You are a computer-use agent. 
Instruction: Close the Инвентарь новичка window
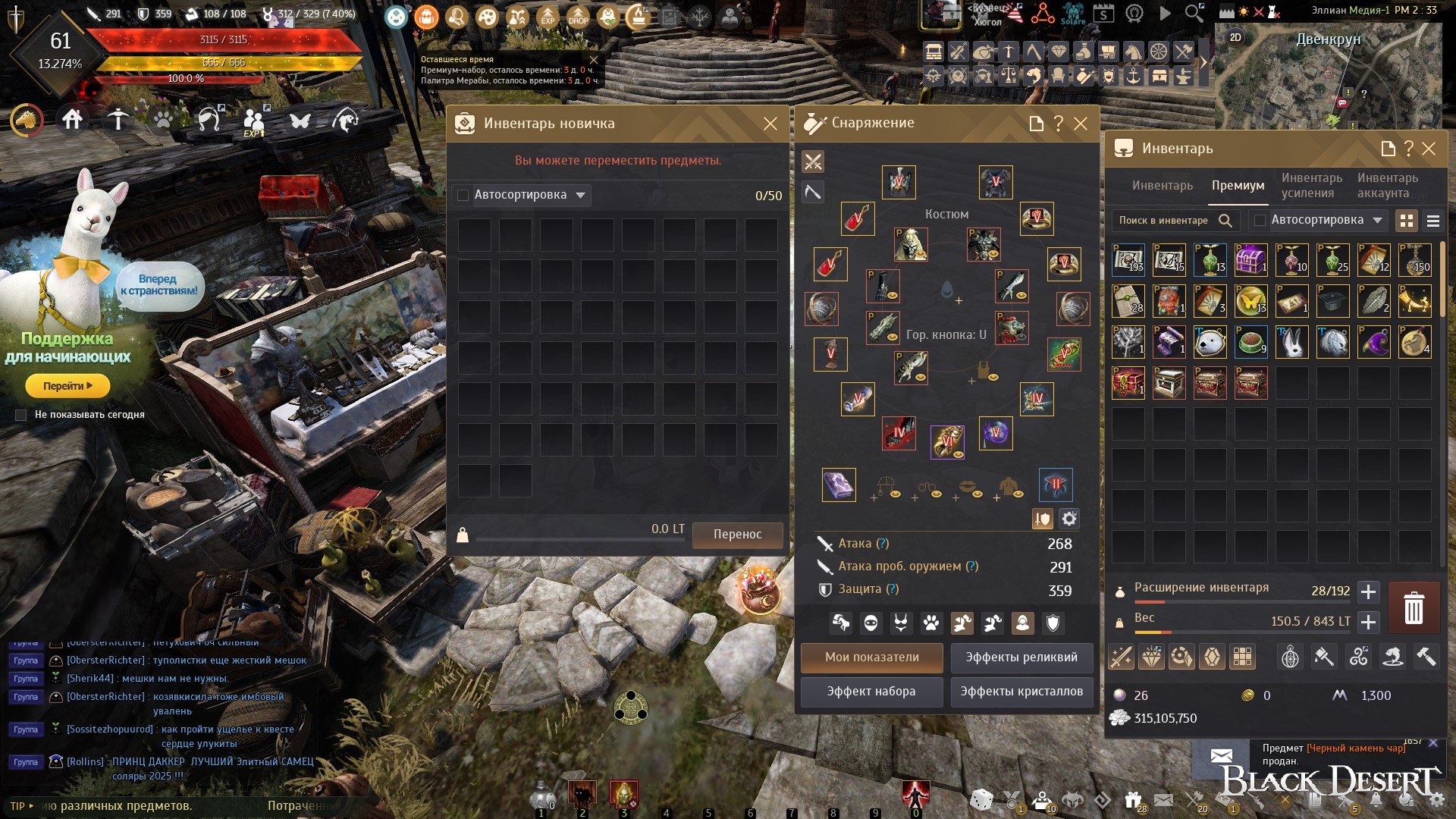click(x=770, y=124)
